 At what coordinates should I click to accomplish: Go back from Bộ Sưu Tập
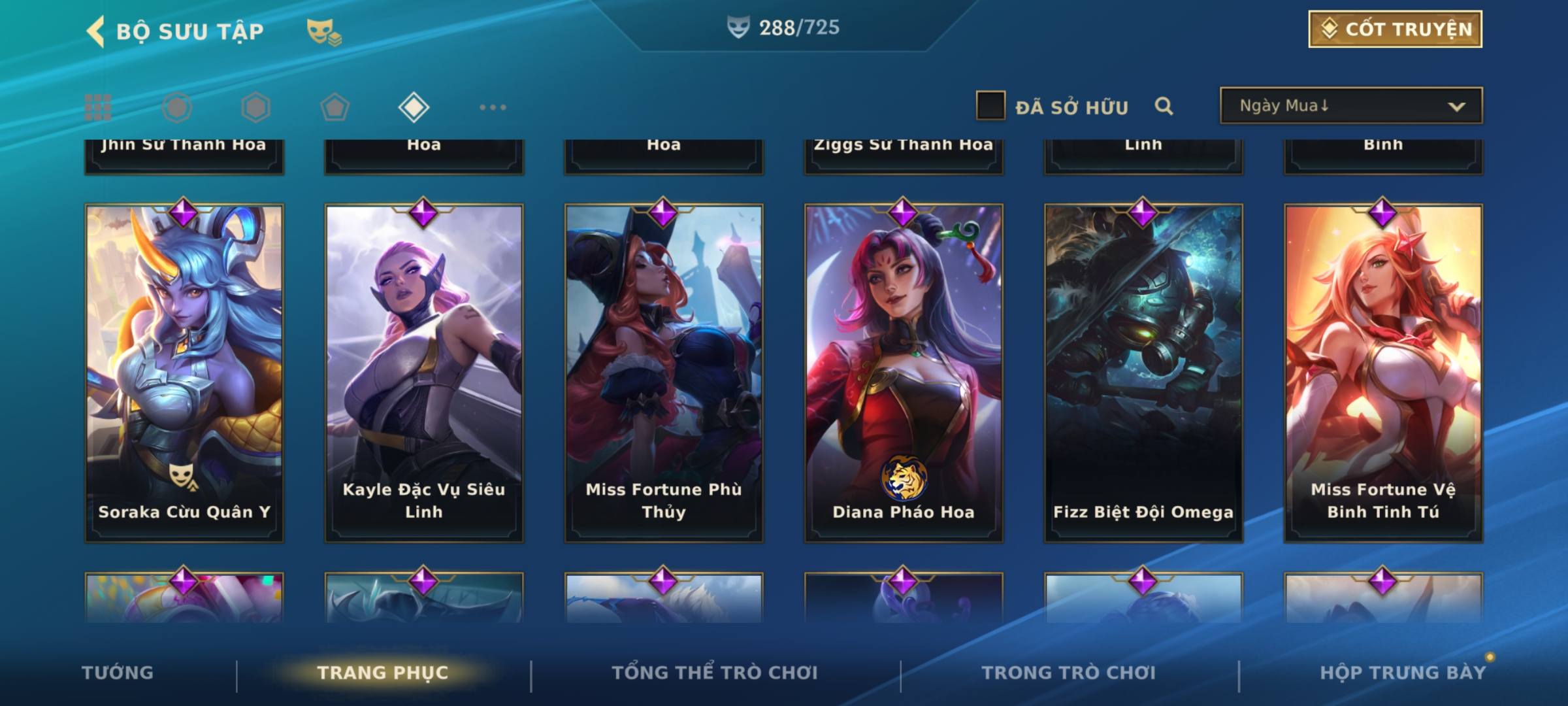pos(97,31)
